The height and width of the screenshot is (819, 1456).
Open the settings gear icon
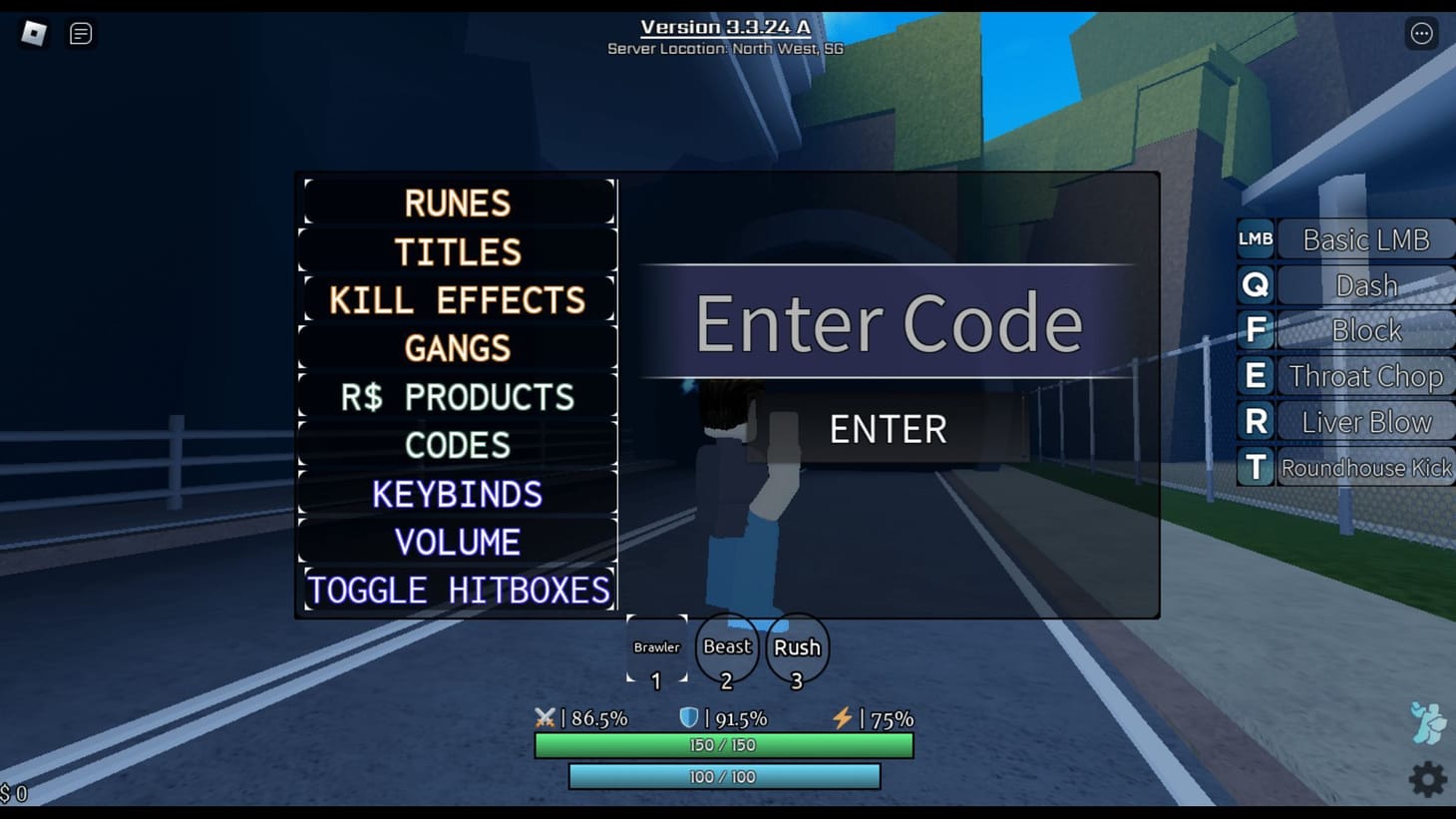[x=1428, y=779]
